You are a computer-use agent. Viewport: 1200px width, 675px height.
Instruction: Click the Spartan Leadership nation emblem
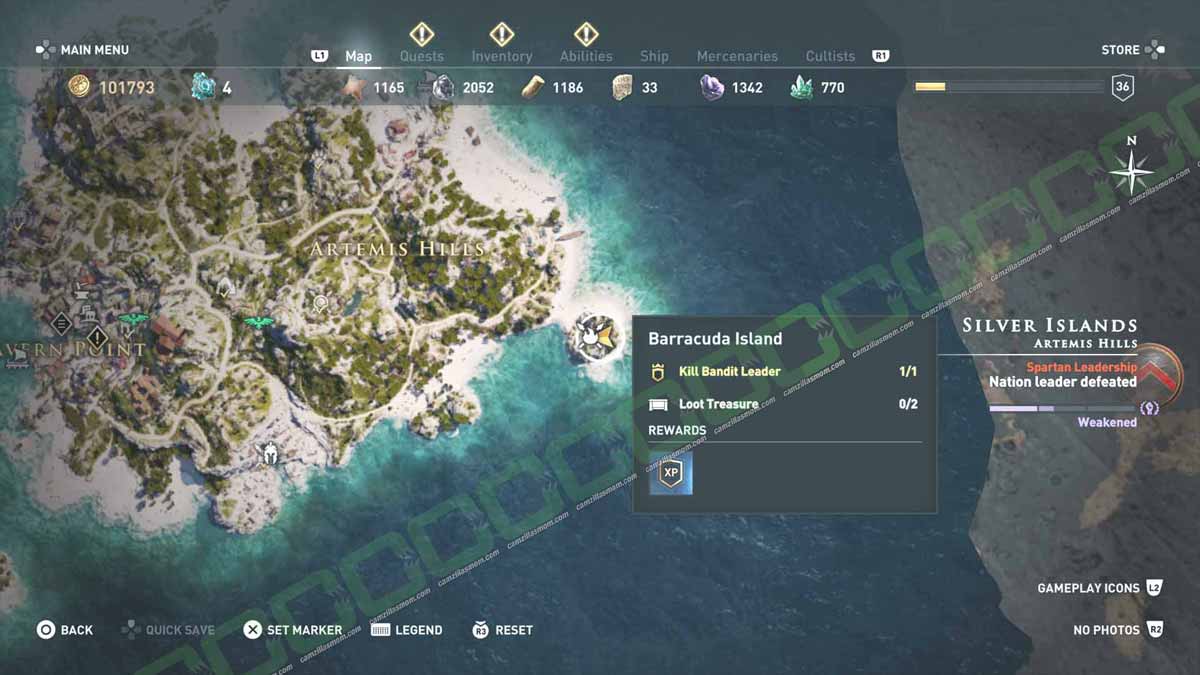(1158, 375)
